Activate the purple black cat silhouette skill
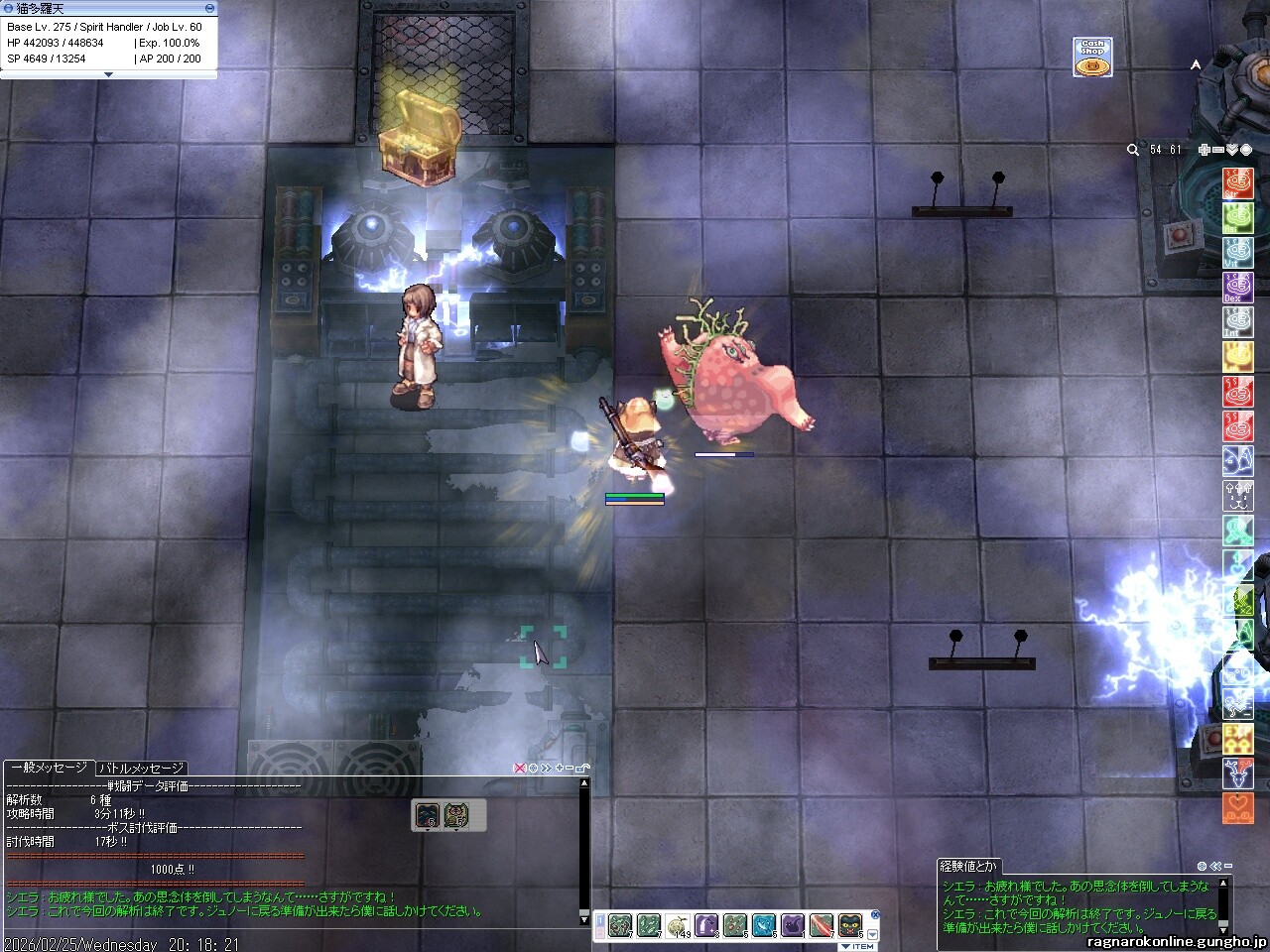 792,926
